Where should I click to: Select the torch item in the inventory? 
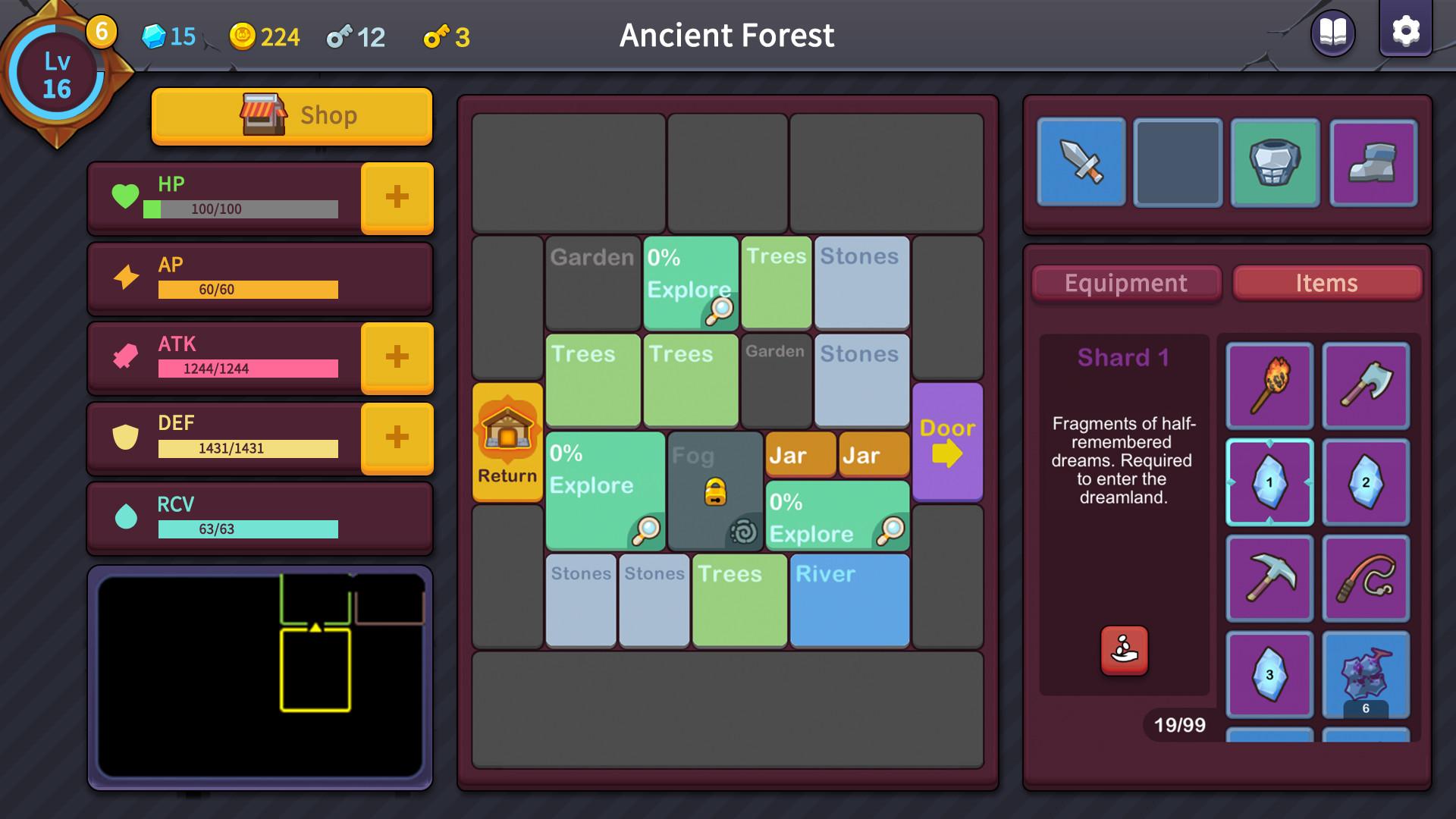point(1269,387)
